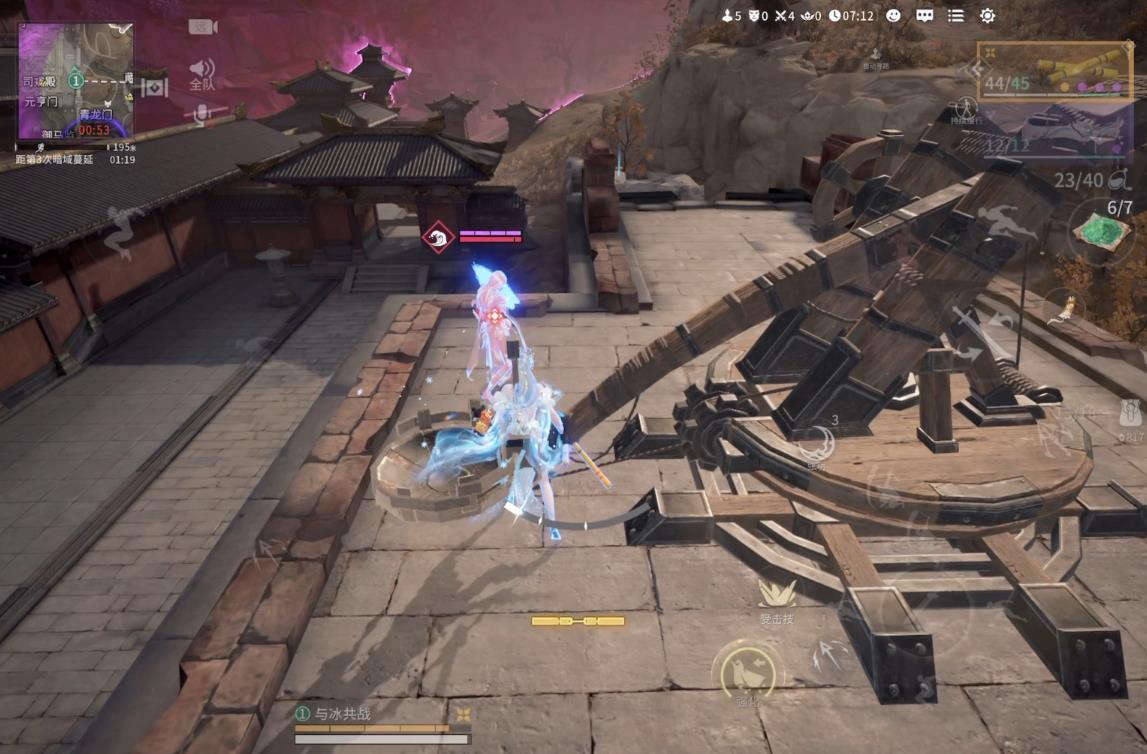The height and width of the screenshot is (754, 1147).
Task: Open the backpack bag icon
Action: pyautogui.click(x=1131, y=413)
